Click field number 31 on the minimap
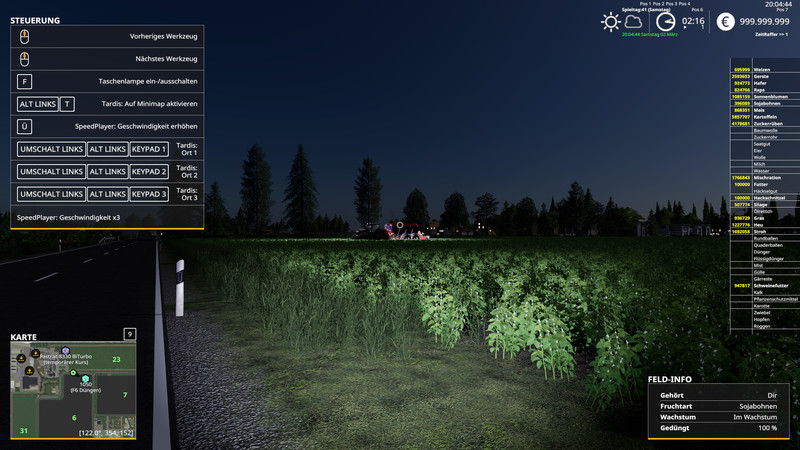 coord(23,430)
